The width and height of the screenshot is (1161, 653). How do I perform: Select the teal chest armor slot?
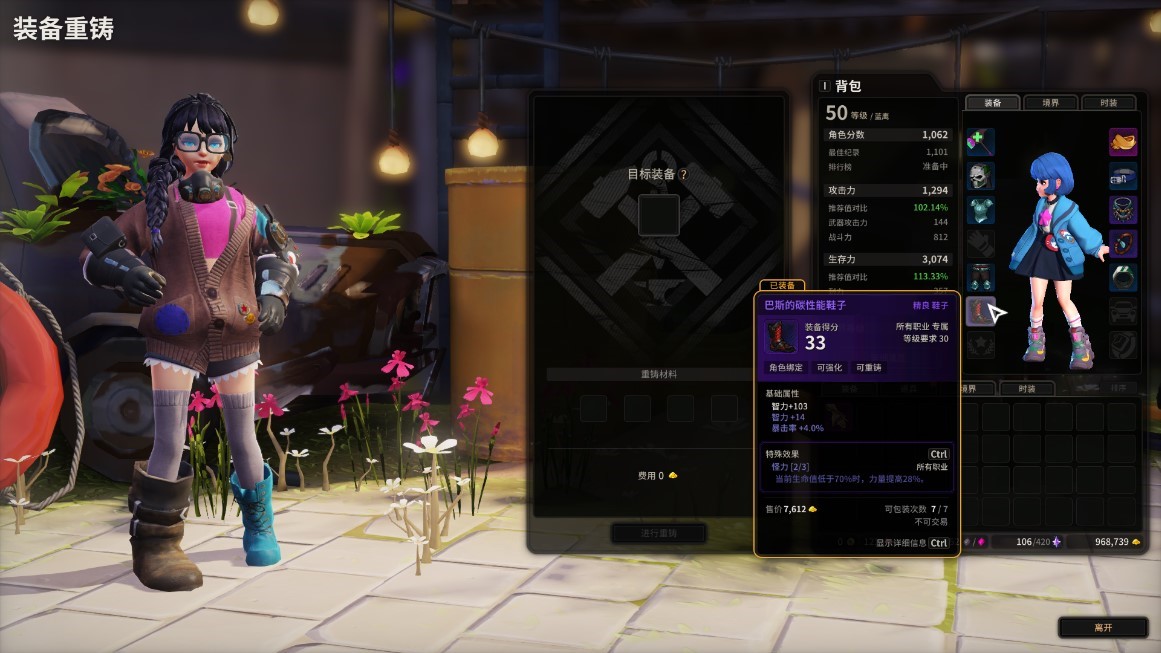981,210
